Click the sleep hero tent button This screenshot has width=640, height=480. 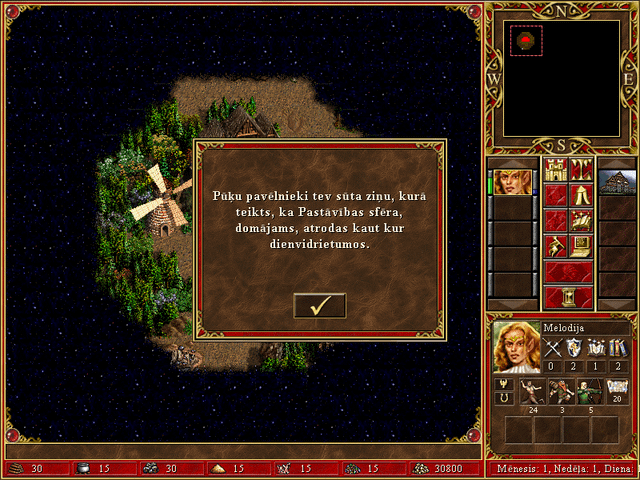(581, 194)
